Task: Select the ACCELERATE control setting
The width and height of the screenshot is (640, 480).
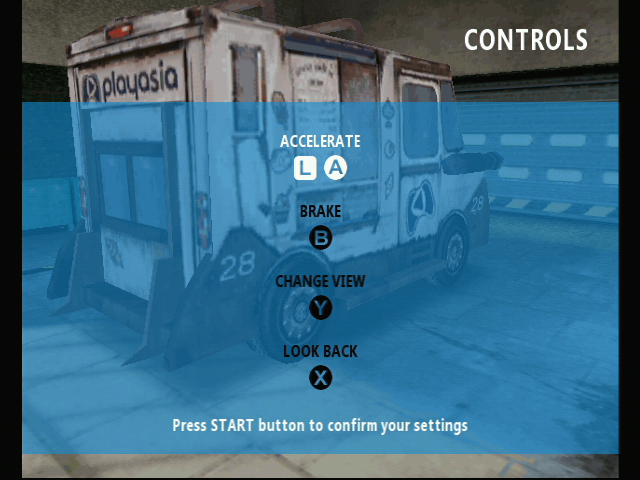Action: pos(320,142)
